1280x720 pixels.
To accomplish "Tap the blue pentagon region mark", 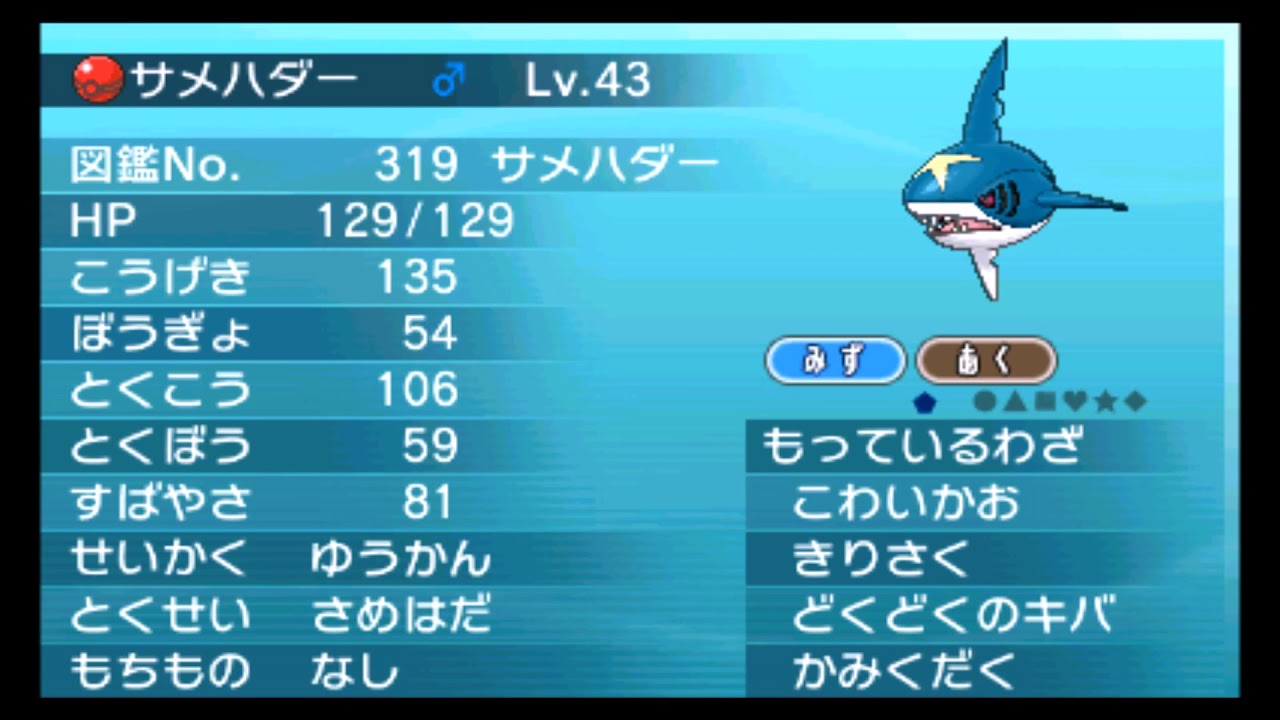I will pyautogui.click(x=925, y=402).
